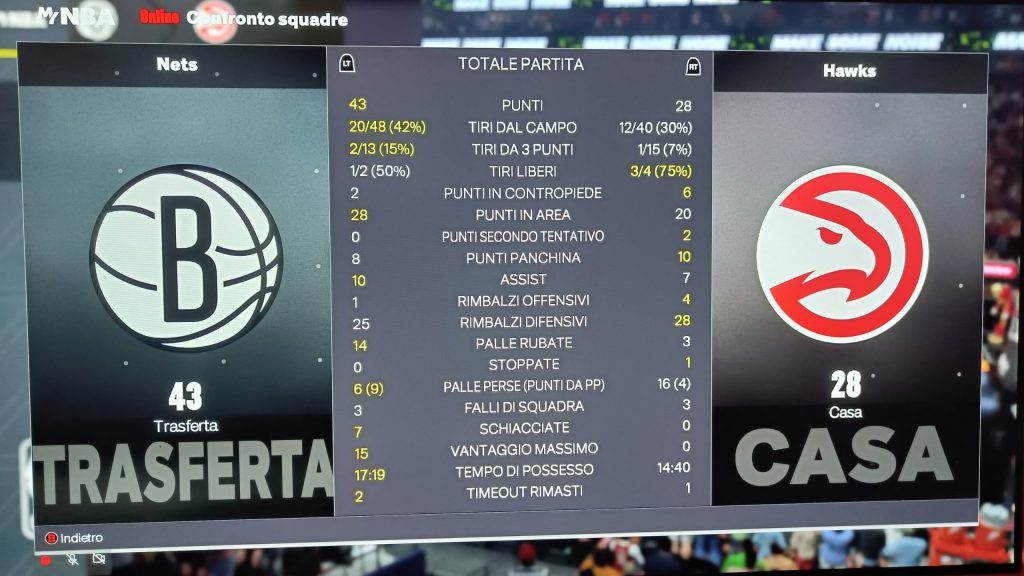Click the red recording indicator dot
The height and width of the screenshot is (576, 1024).
46,560
